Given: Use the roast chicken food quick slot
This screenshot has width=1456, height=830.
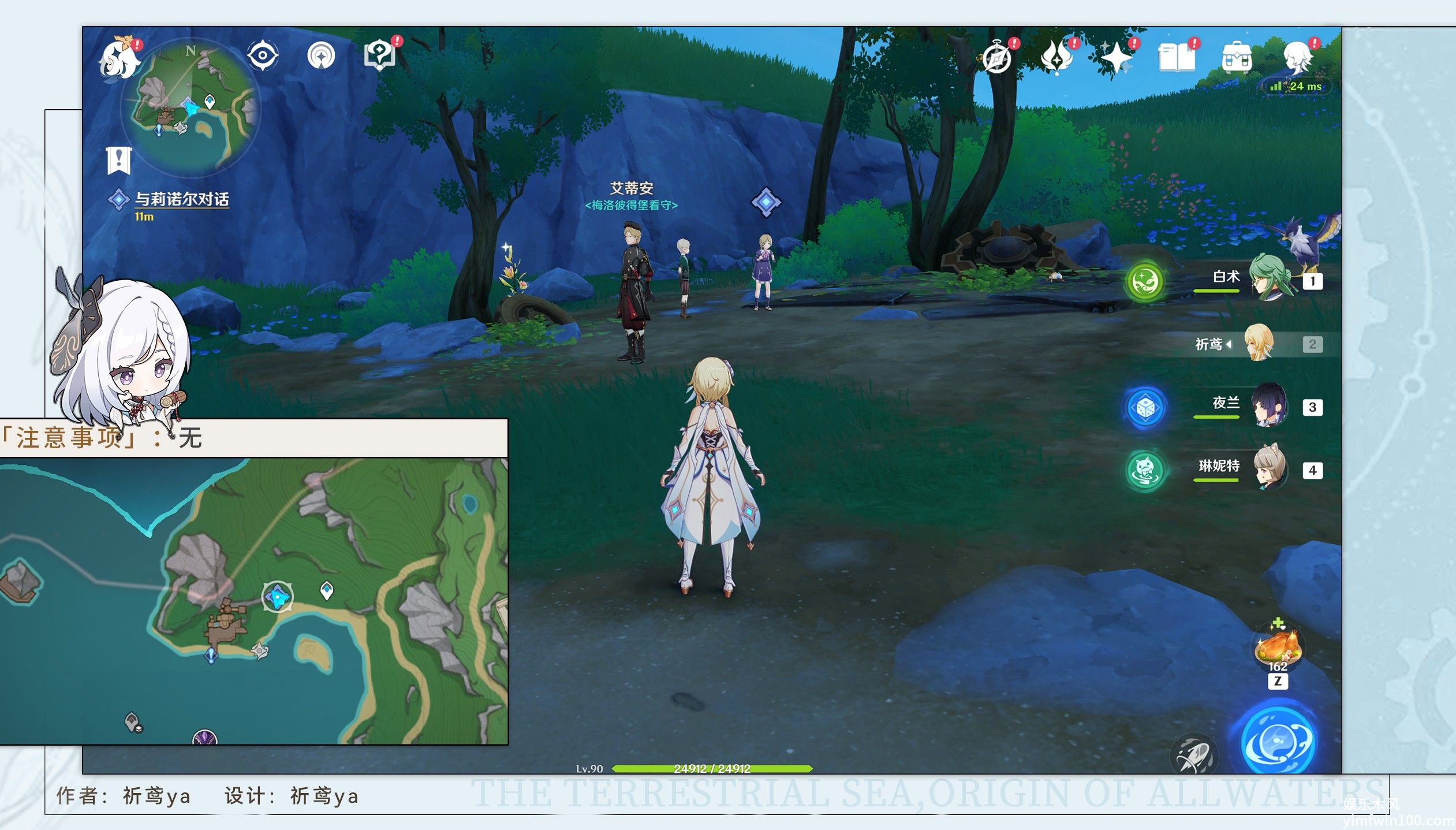Looking at the screenshot, I should tap(1278, 646).
